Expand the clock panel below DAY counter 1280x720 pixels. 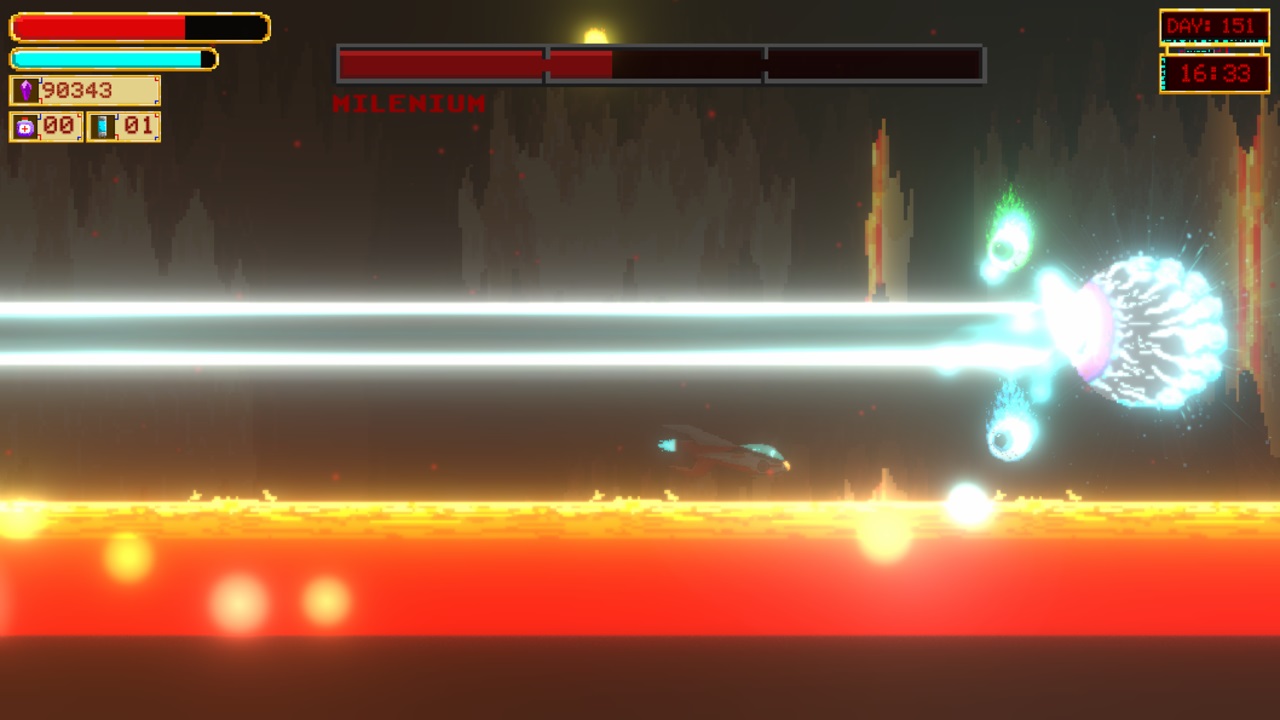(1214, 73)
